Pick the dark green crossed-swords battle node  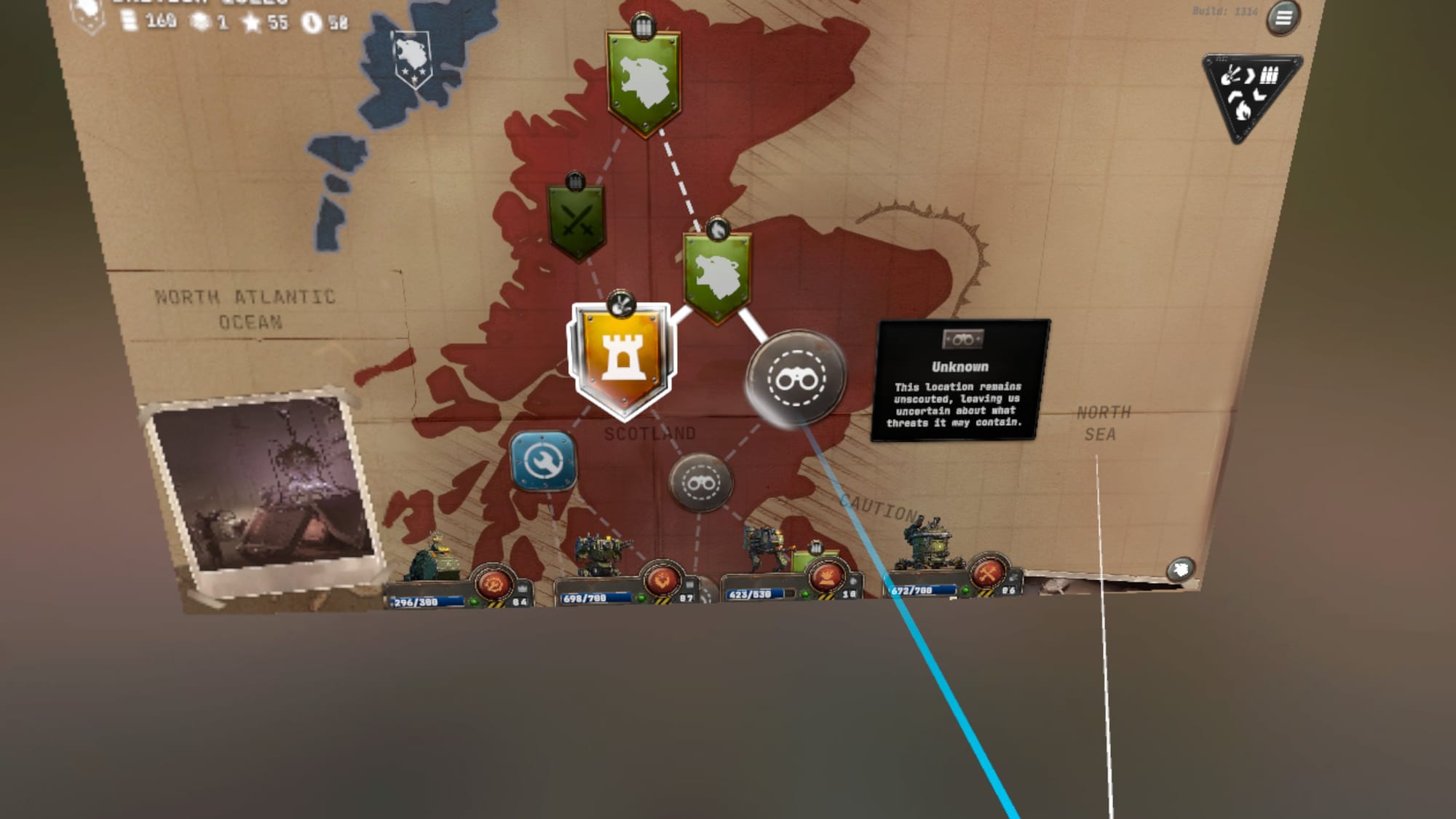pyautogui.click(x=577, y=221)
